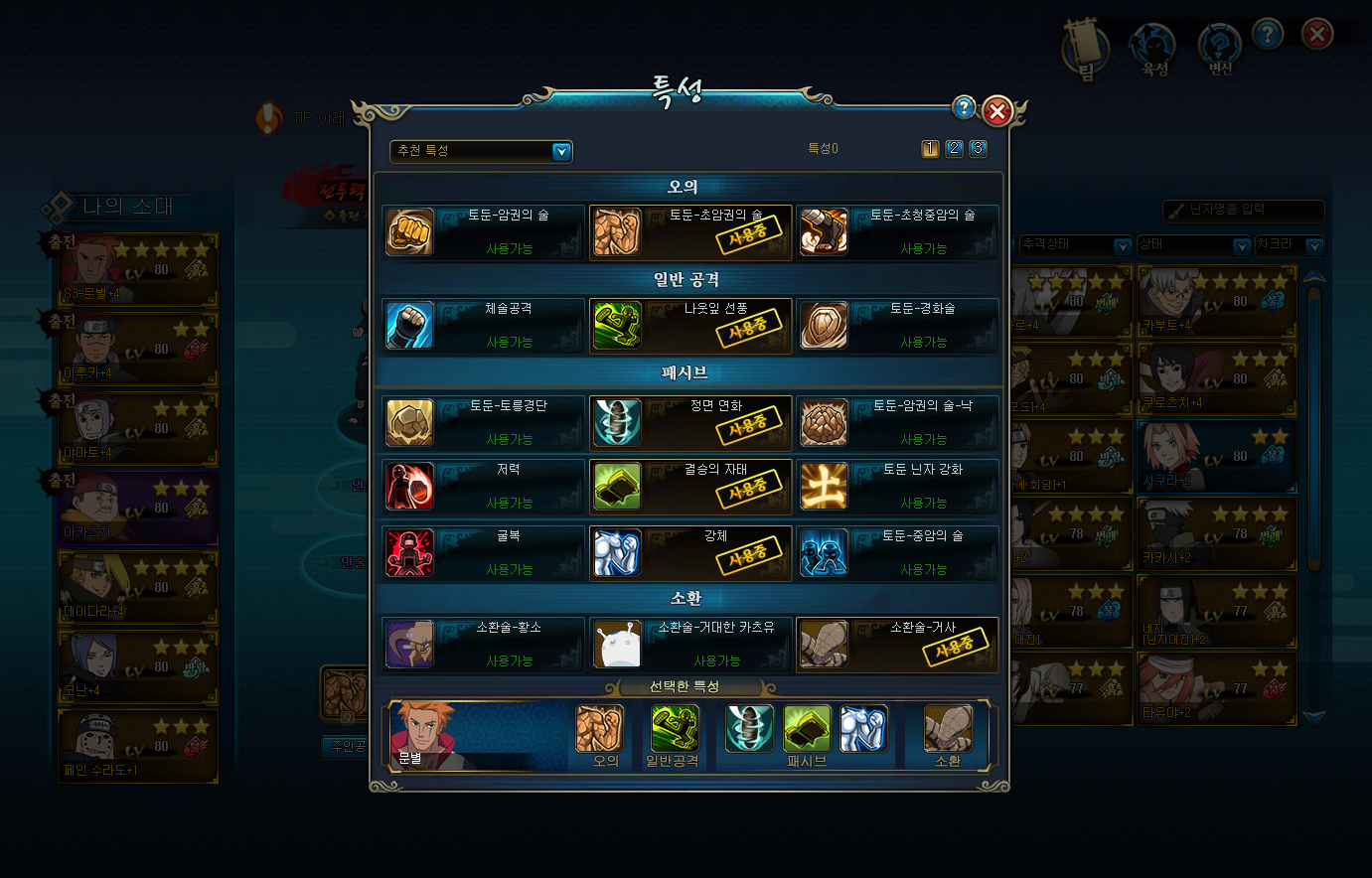Choose the 소환술-거대한 카츠유 summon

pyautogui.click(x=690, y=645)
